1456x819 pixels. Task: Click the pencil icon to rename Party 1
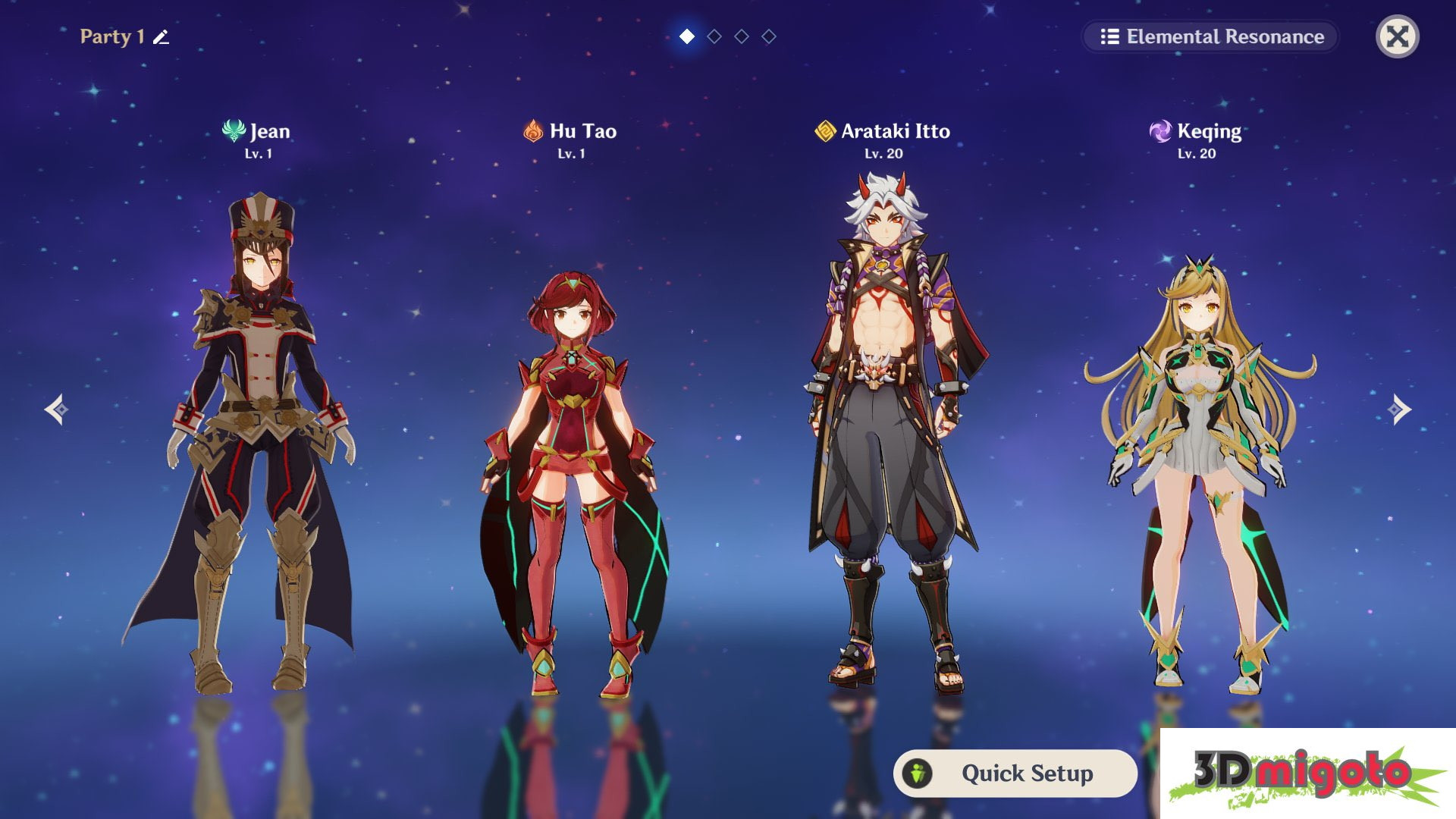[160, 35]
